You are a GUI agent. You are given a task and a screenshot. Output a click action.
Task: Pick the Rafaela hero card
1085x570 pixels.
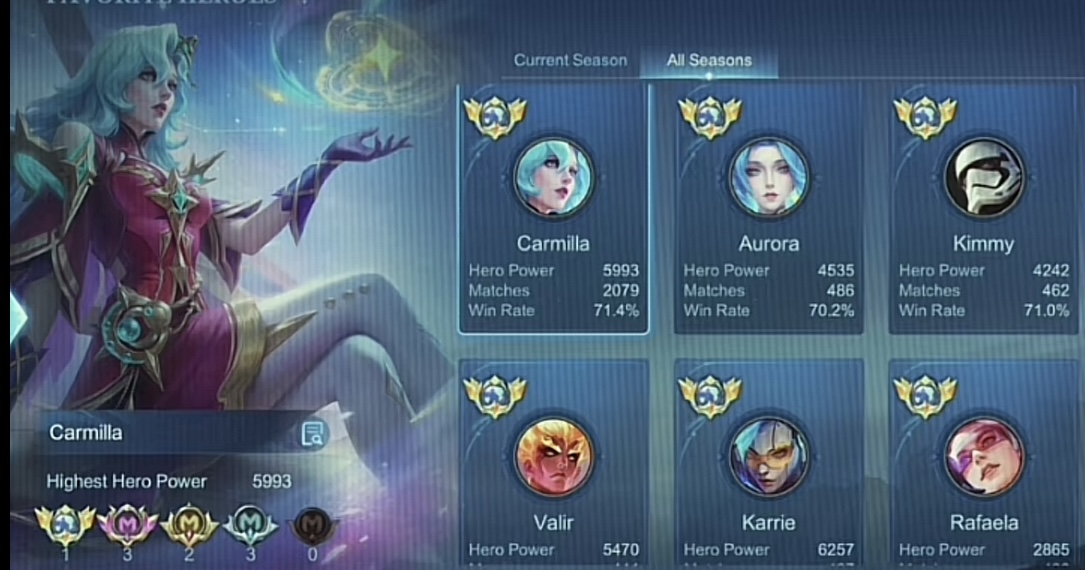click(983, 465)
